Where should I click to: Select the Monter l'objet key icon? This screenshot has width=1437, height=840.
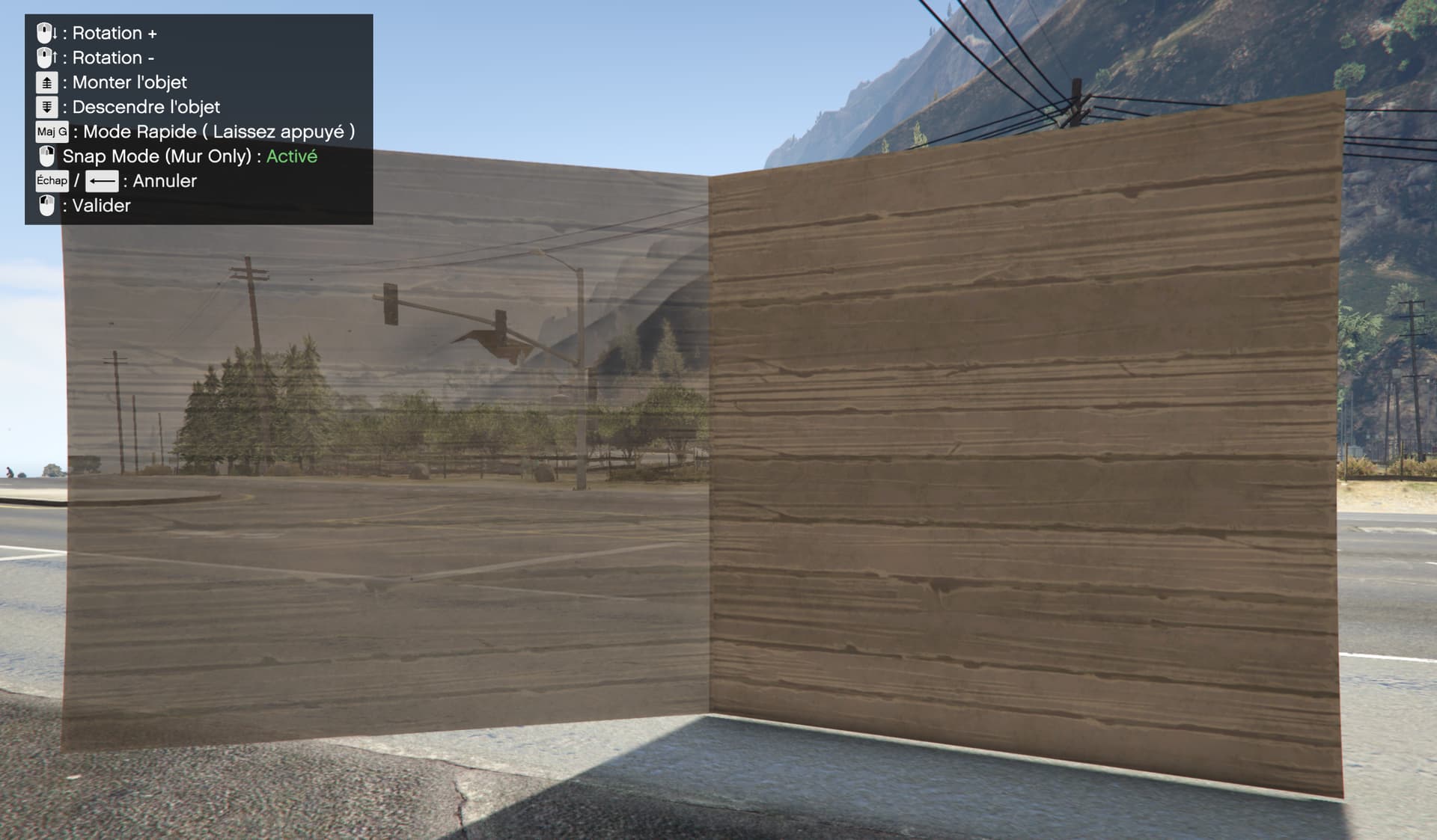click(46, 82)
